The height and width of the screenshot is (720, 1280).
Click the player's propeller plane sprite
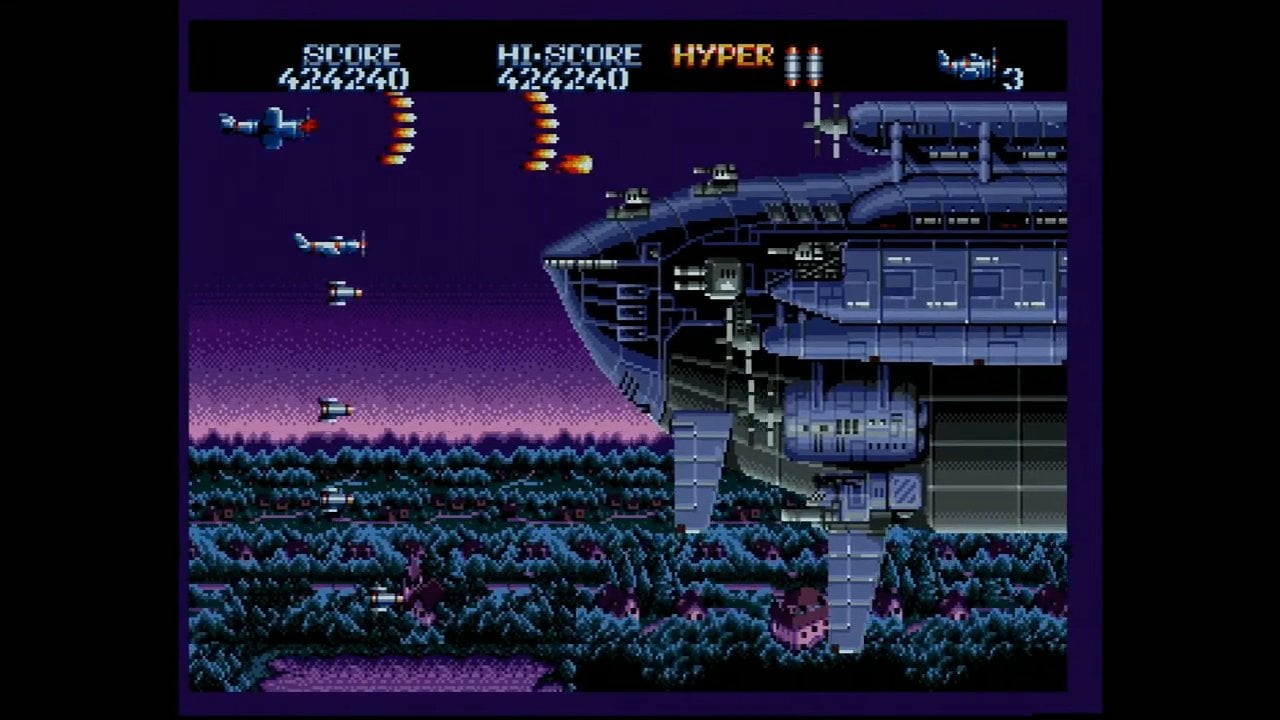330,243
